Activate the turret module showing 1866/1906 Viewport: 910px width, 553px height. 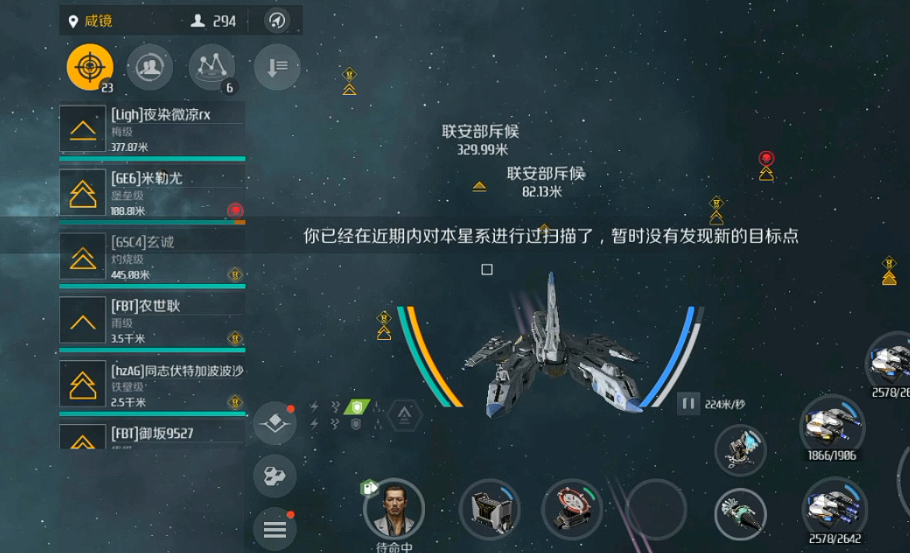tap(832, 426)
